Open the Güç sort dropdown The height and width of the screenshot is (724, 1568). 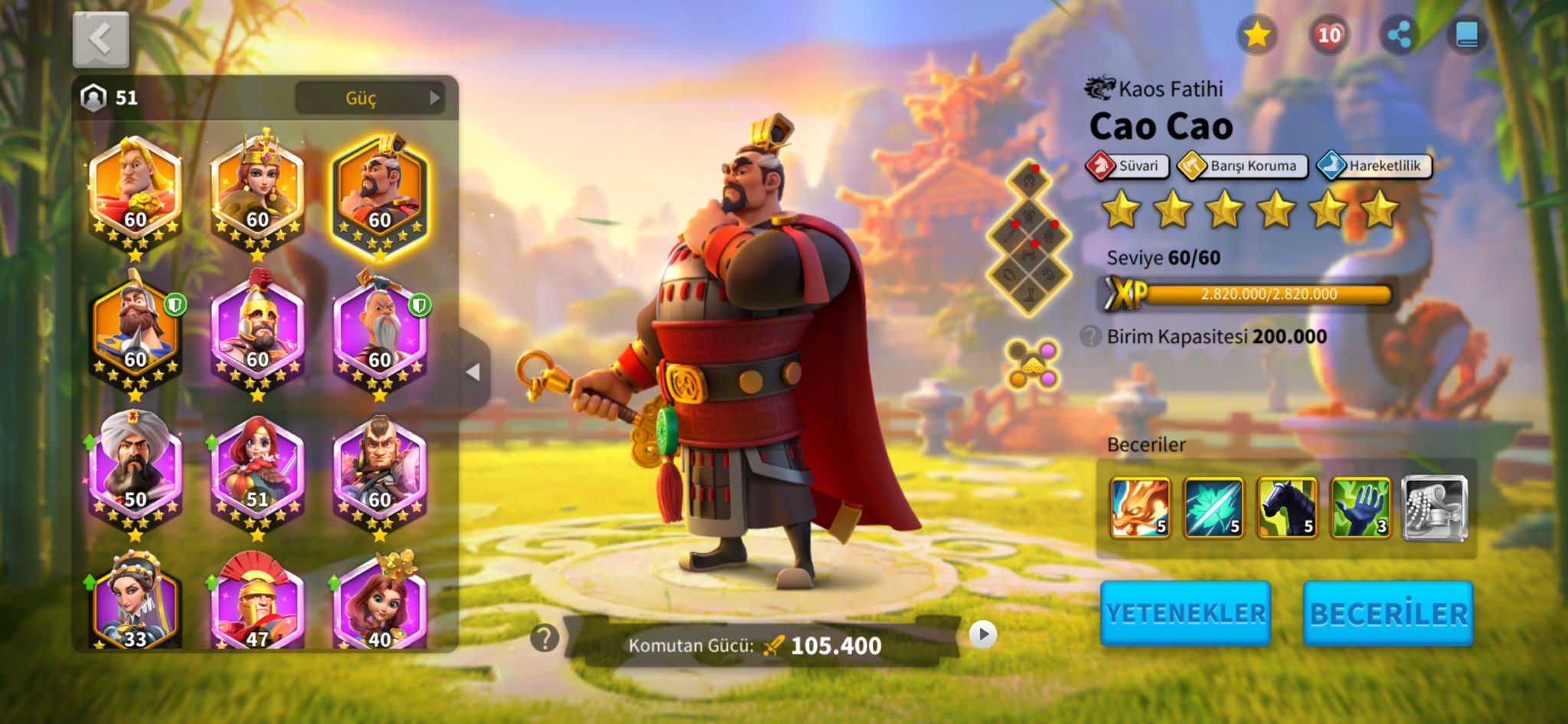tap(370, 98)
